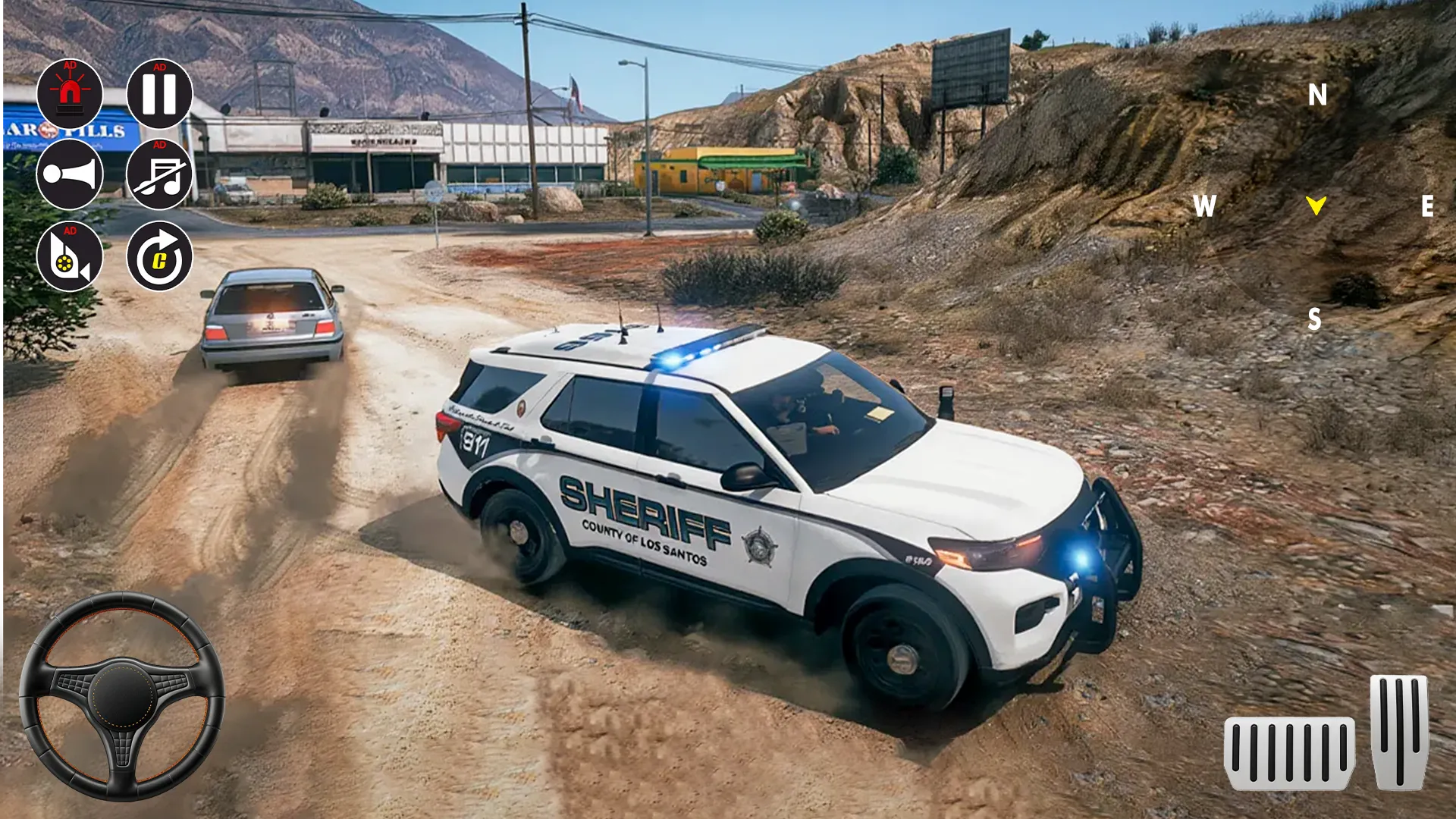Hit the tall gas accelerator pedal
The height and width of the screenshot is (819, 1456).
tap(1399, 732)
